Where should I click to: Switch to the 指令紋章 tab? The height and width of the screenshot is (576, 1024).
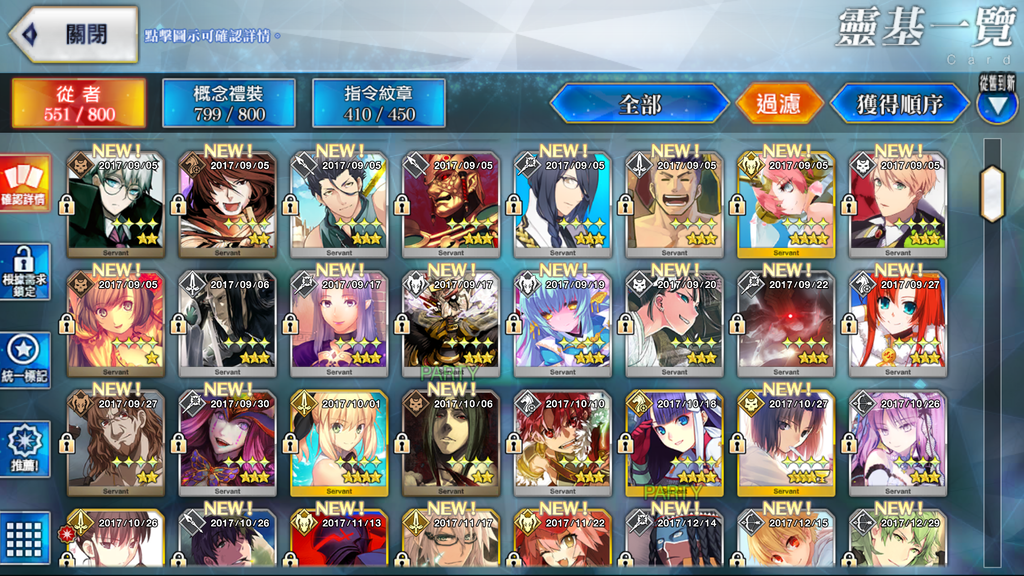[379, 103]
